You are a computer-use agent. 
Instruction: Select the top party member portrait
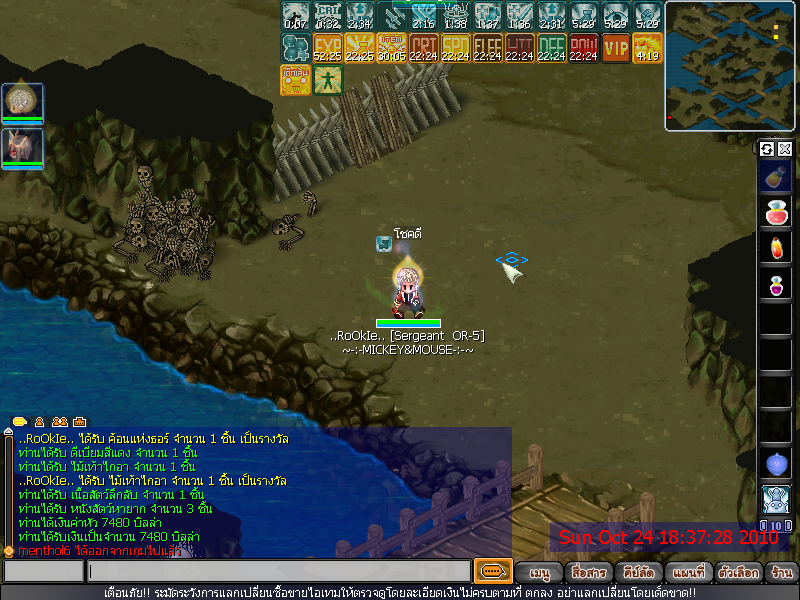tap(22, 102)
